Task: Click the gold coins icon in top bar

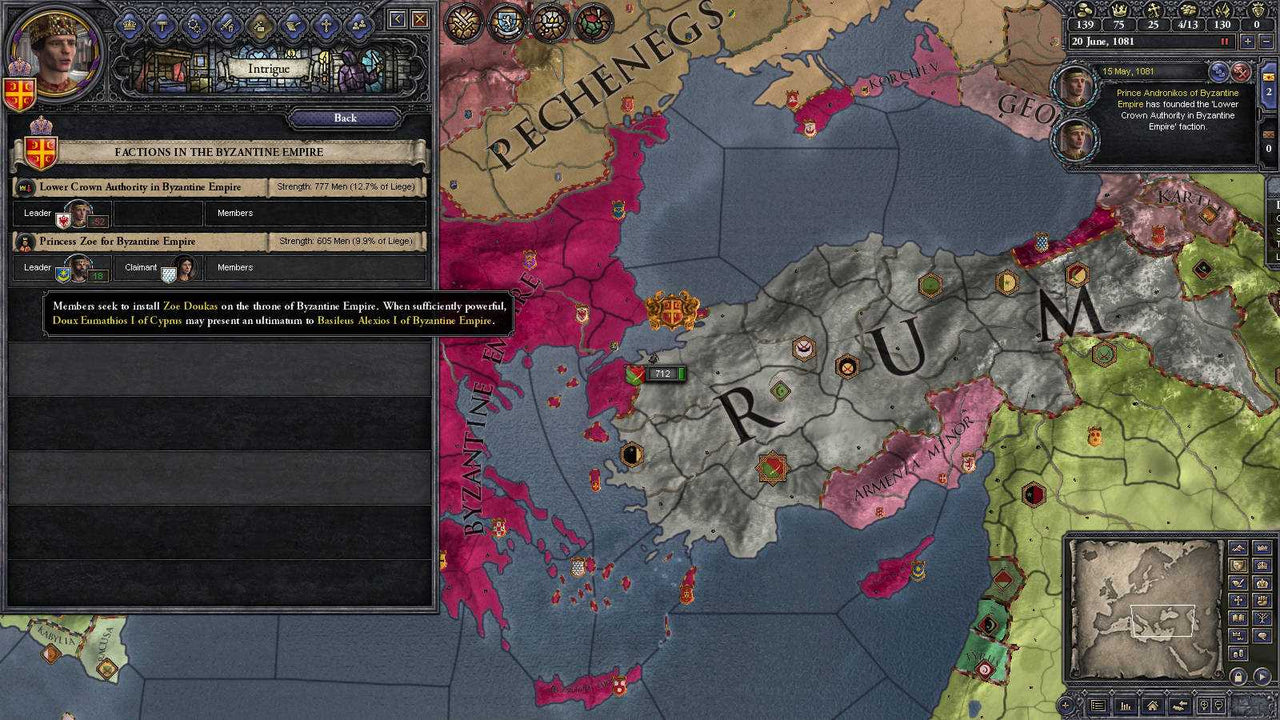Action: pyautogui.click(x=1086, y=10)
